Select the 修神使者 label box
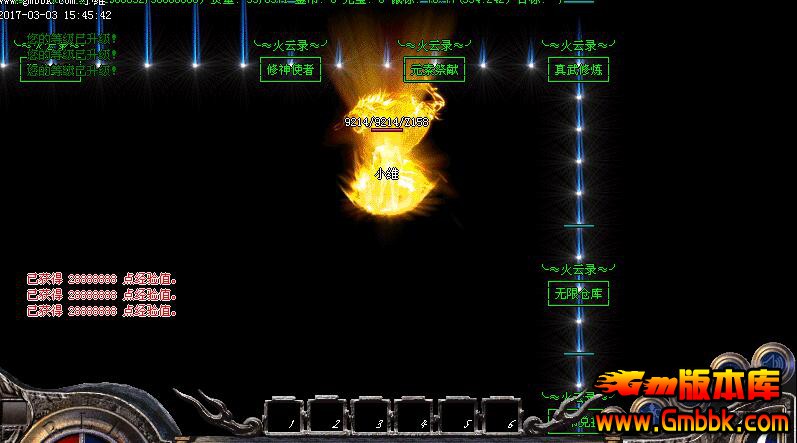The image size is (797, 443). click(289, 69)
